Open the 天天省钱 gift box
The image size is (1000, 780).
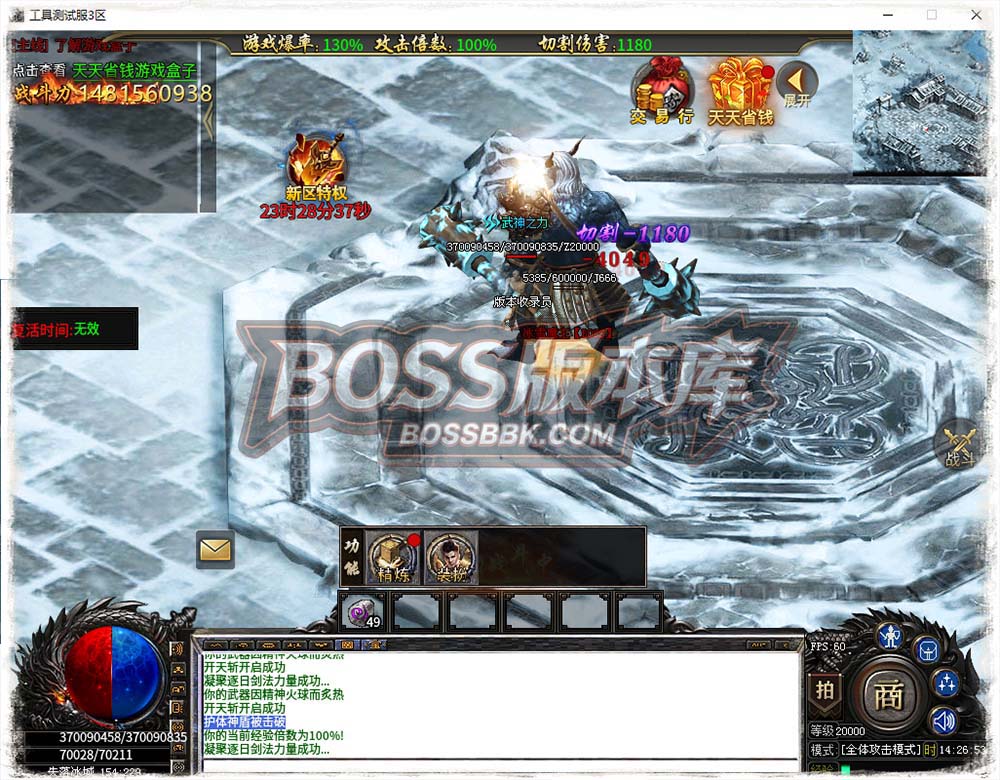tap(740, 88)
